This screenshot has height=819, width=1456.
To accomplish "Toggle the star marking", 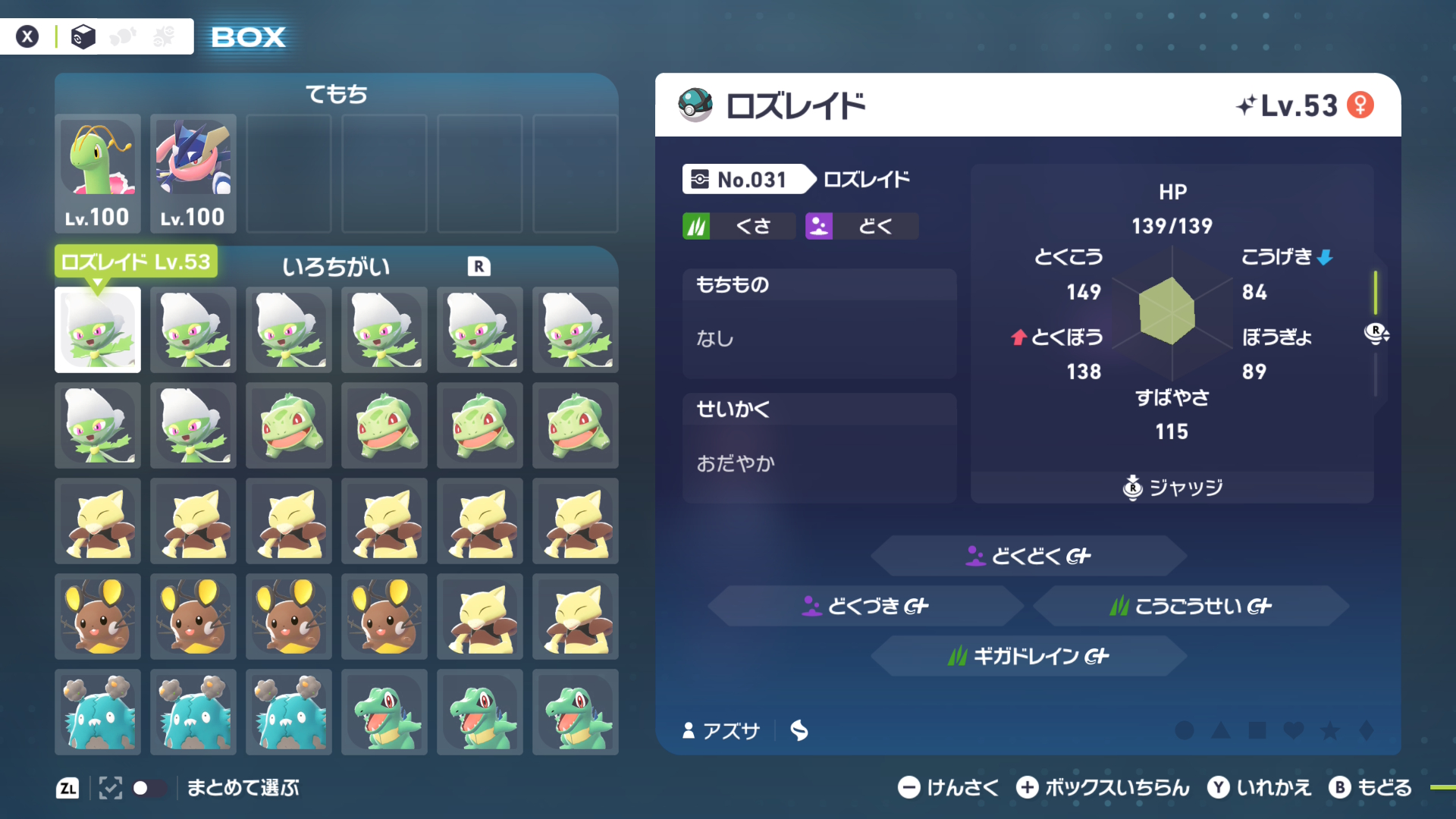I will pyautogui.click(x=1330, y=730).
